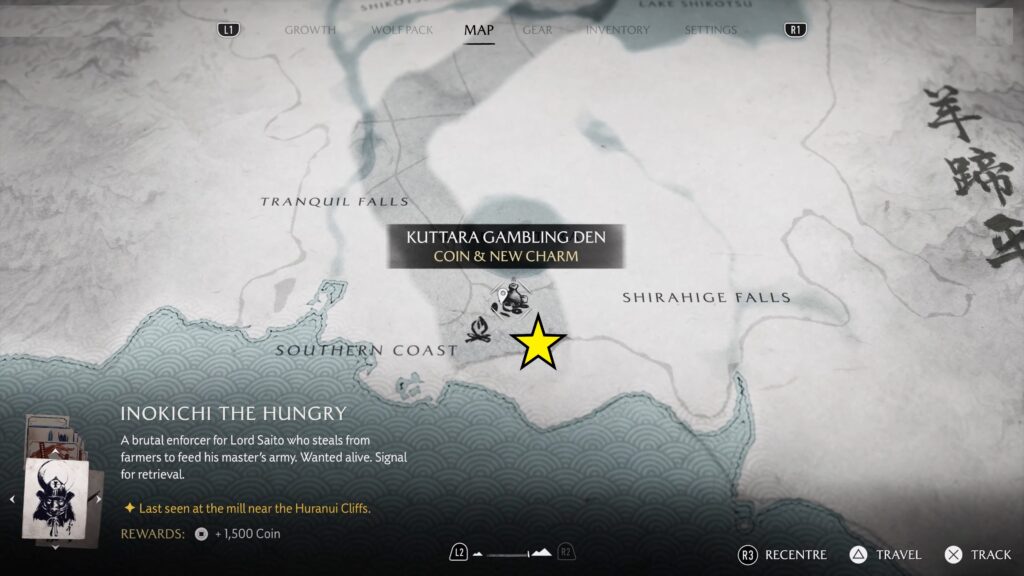The width and height of the screenshot is (1024, 576).
Task: Switch to the Settings tab
Action: [711, 30]
